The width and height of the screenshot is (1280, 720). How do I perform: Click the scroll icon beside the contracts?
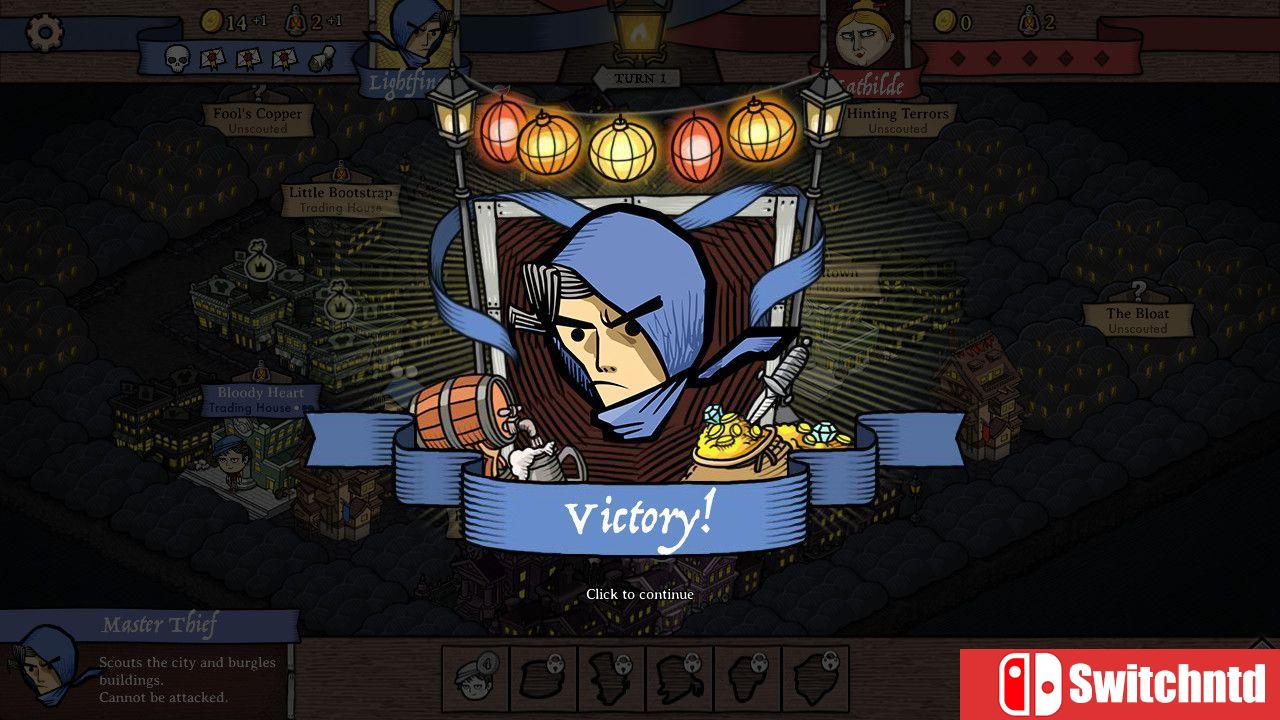[x=320, y=58]
